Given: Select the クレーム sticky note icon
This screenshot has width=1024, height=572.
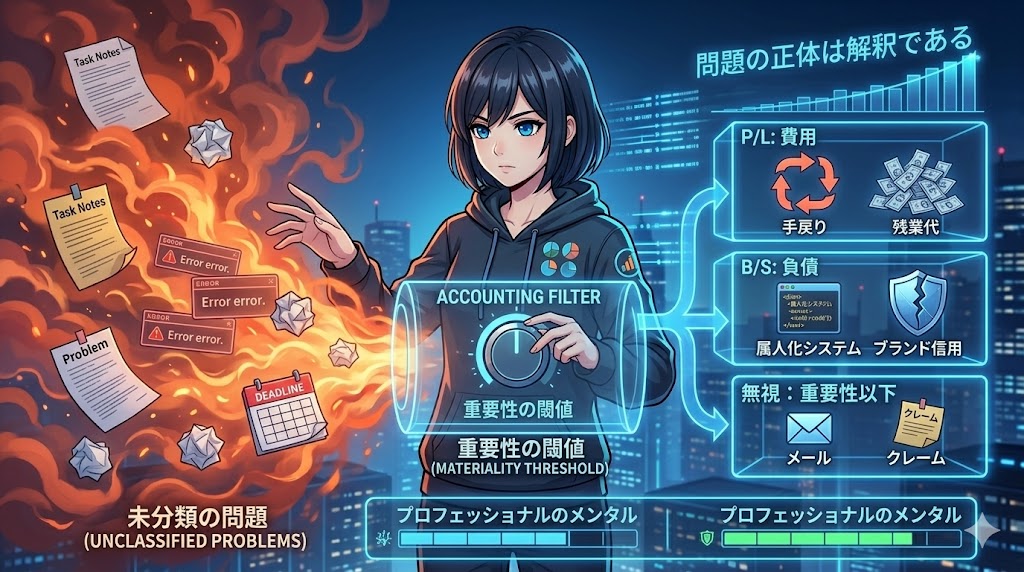Looking at the screenshot, I should click(916, 425).
